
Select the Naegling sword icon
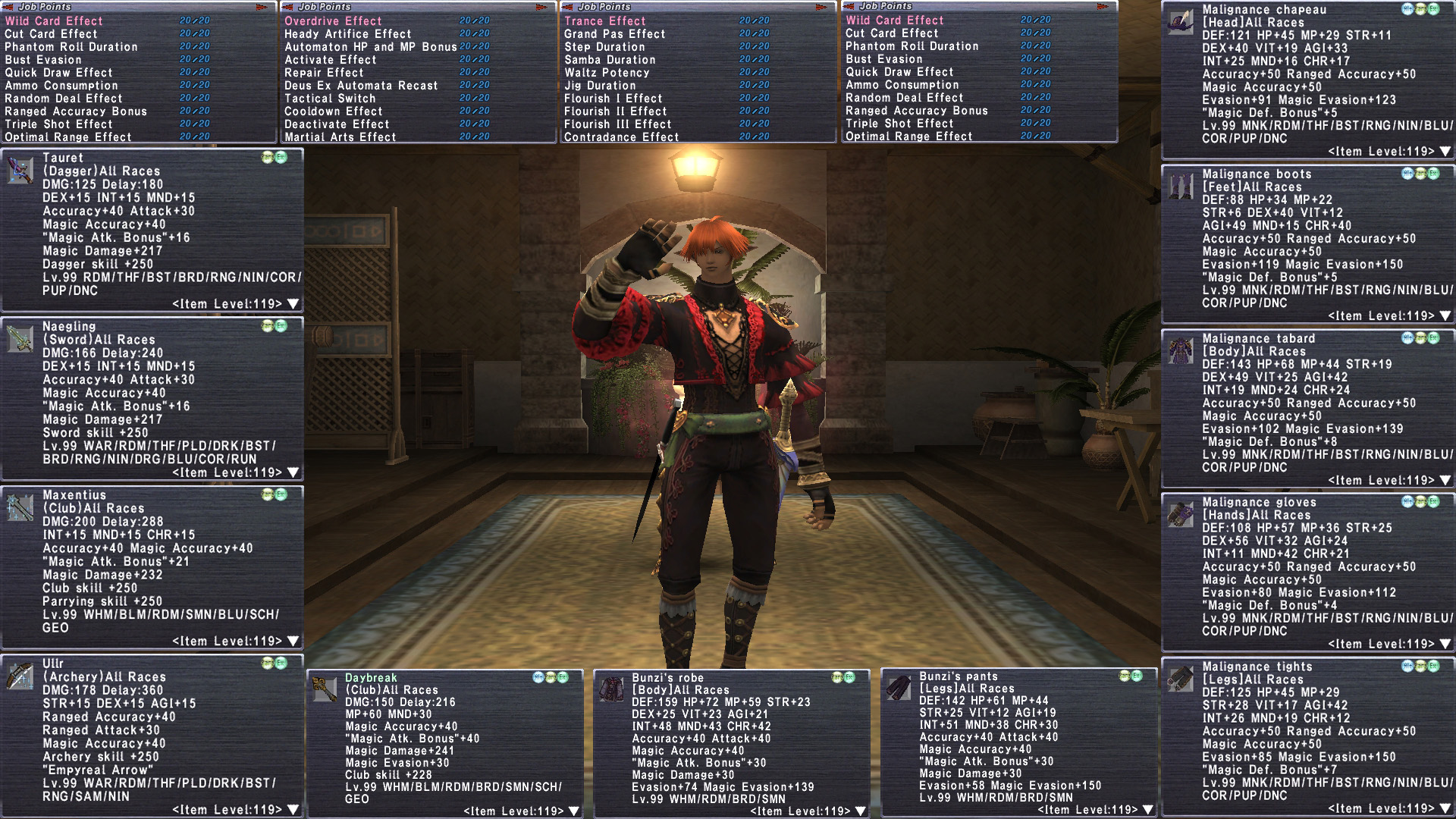[x=20, y=339]
